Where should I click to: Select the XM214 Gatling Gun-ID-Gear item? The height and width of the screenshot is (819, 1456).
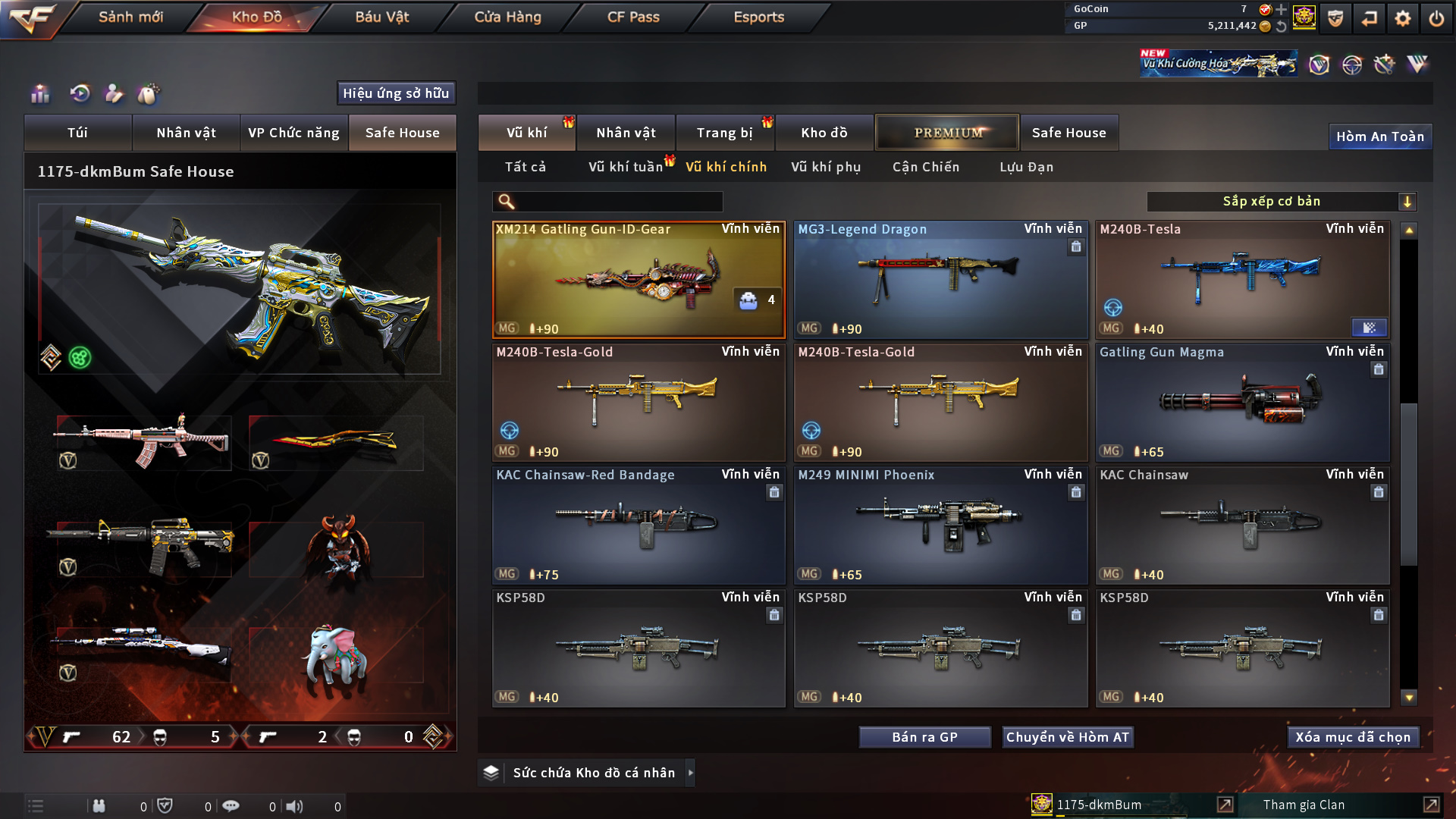click(639, 279)
